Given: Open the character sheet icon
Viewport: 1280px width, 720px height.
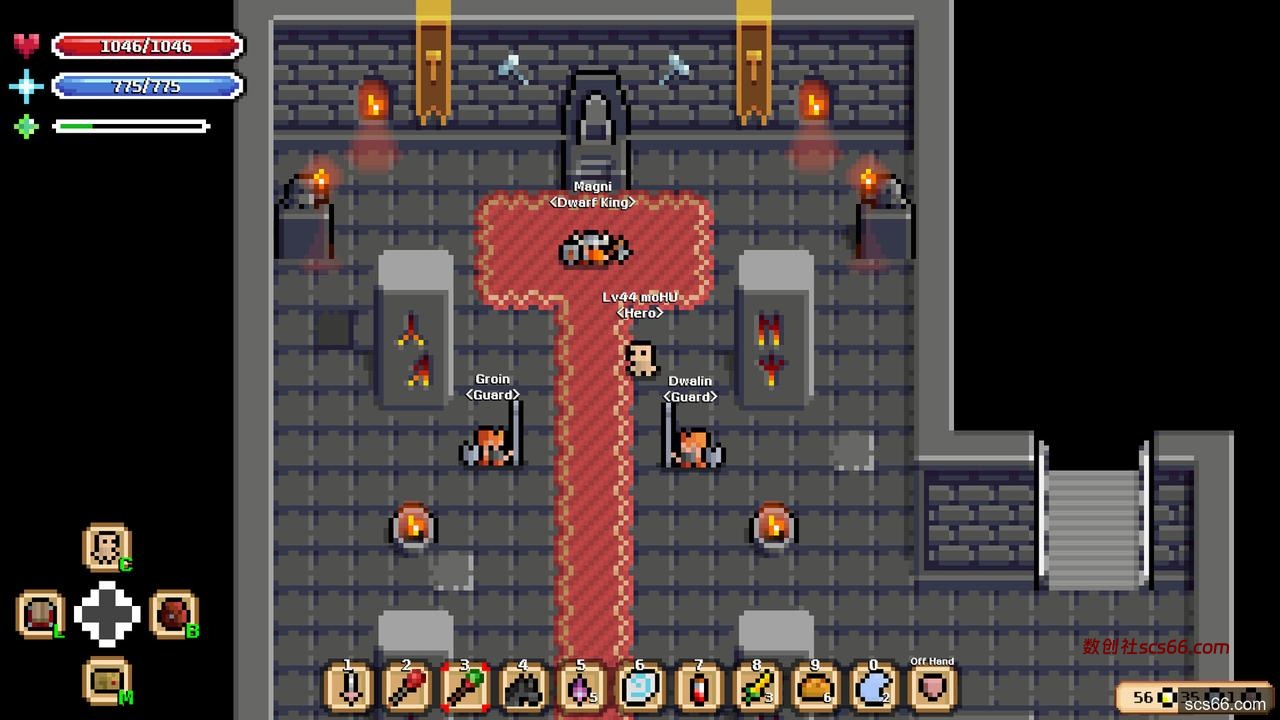Looking at the screenshot, I should point(106,547).
